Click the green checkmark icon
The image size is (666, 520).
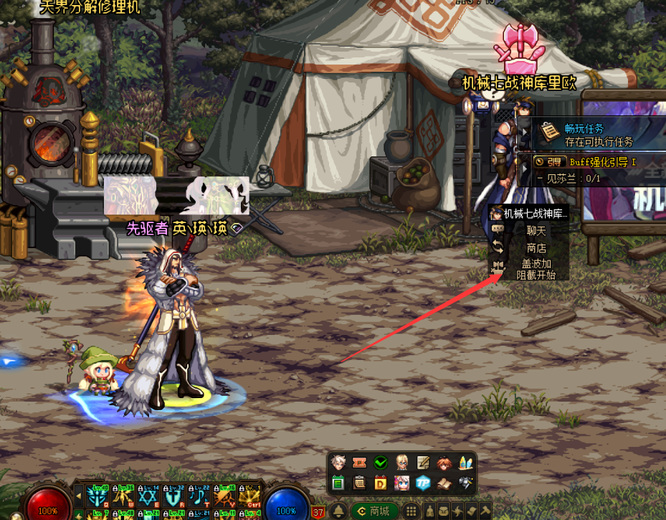(x=381, y=463)
